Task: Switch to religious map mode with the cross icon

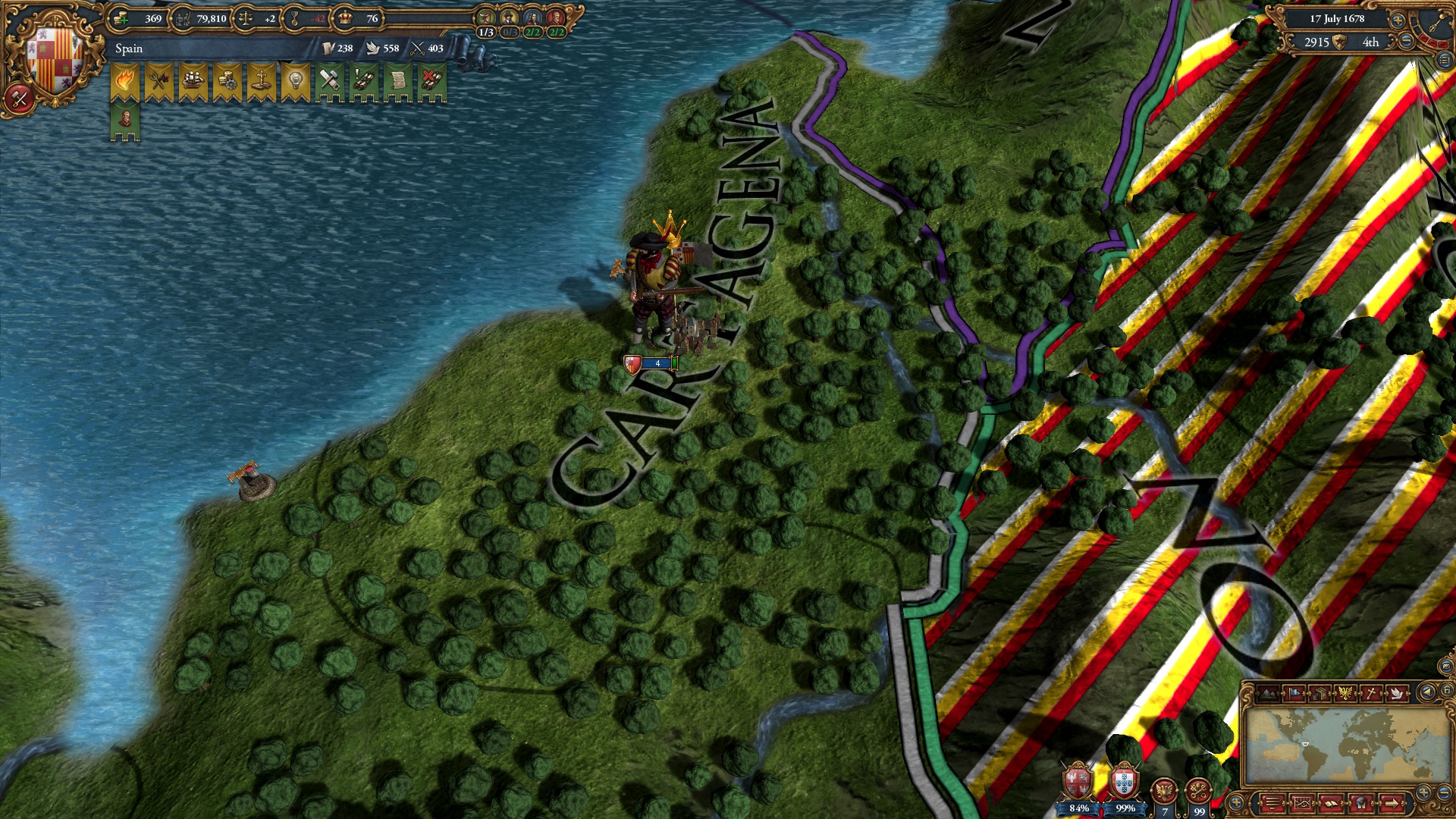Action: [x=1370, y=693]
